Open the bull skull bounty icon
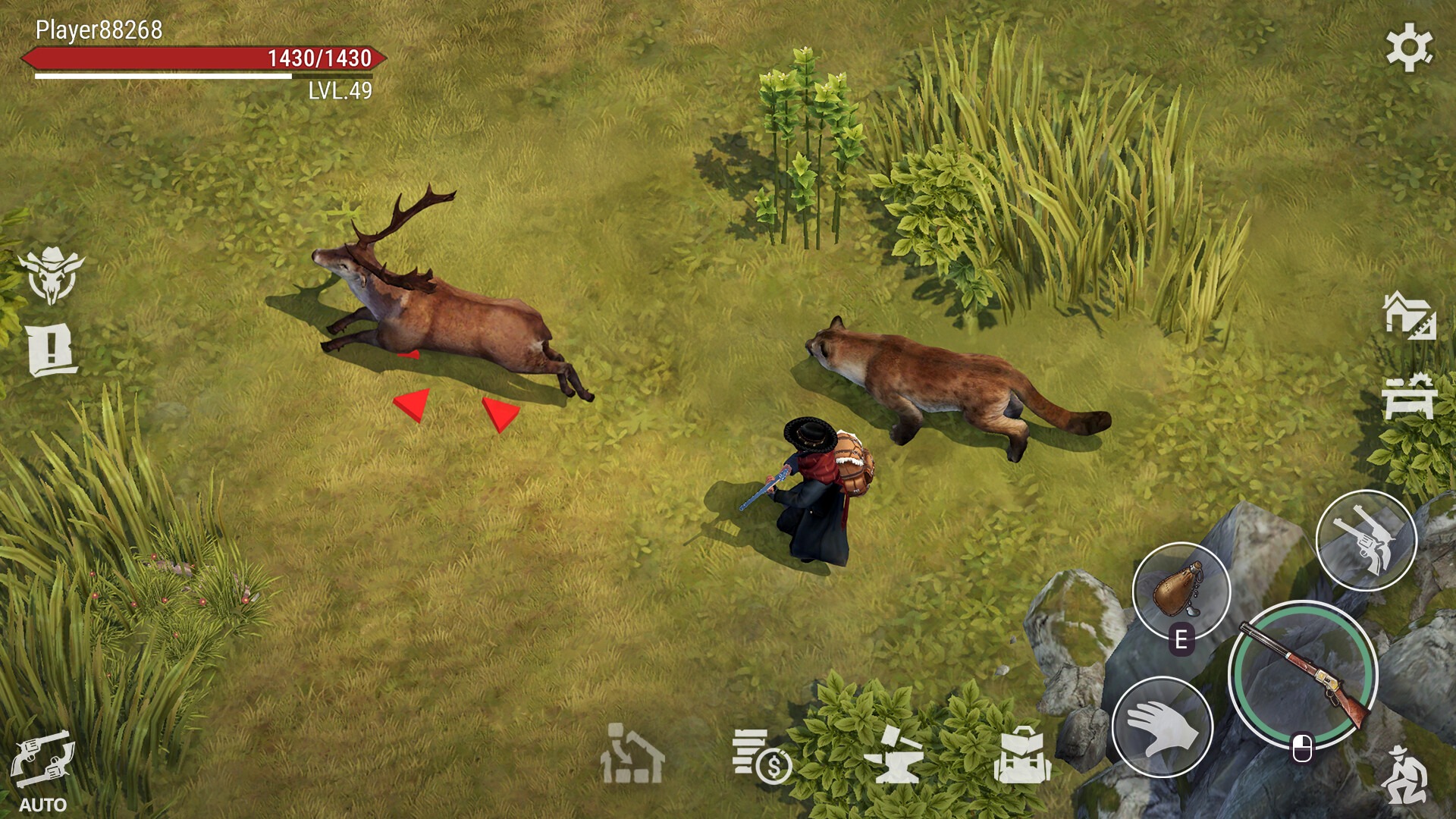Image resolution: width=1456 pixels, height=819 pixels. [x=51, y=275]
